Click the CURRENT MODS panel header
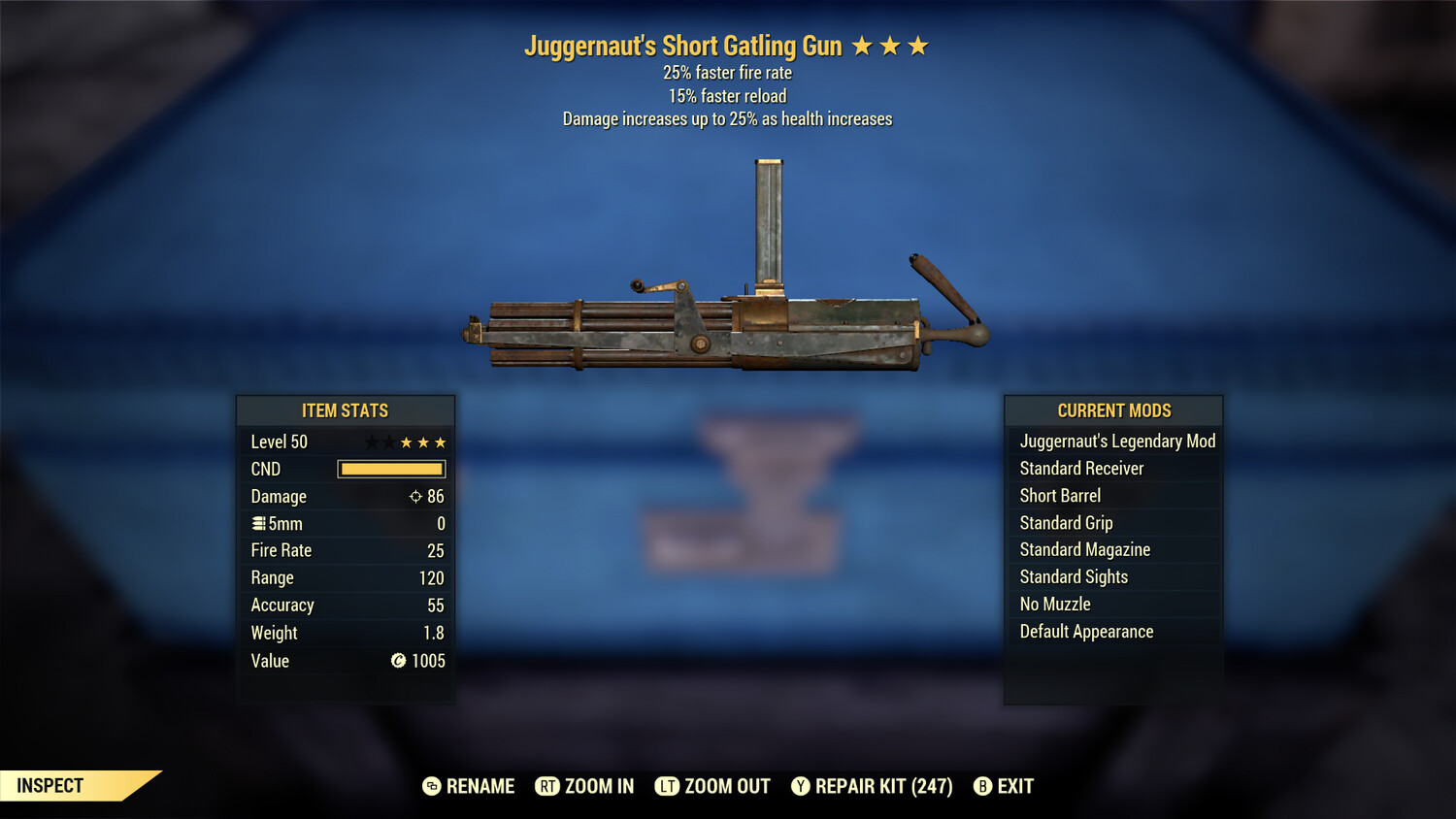The height and width of the screenshot is (819, 1456). pos(1112,409)
